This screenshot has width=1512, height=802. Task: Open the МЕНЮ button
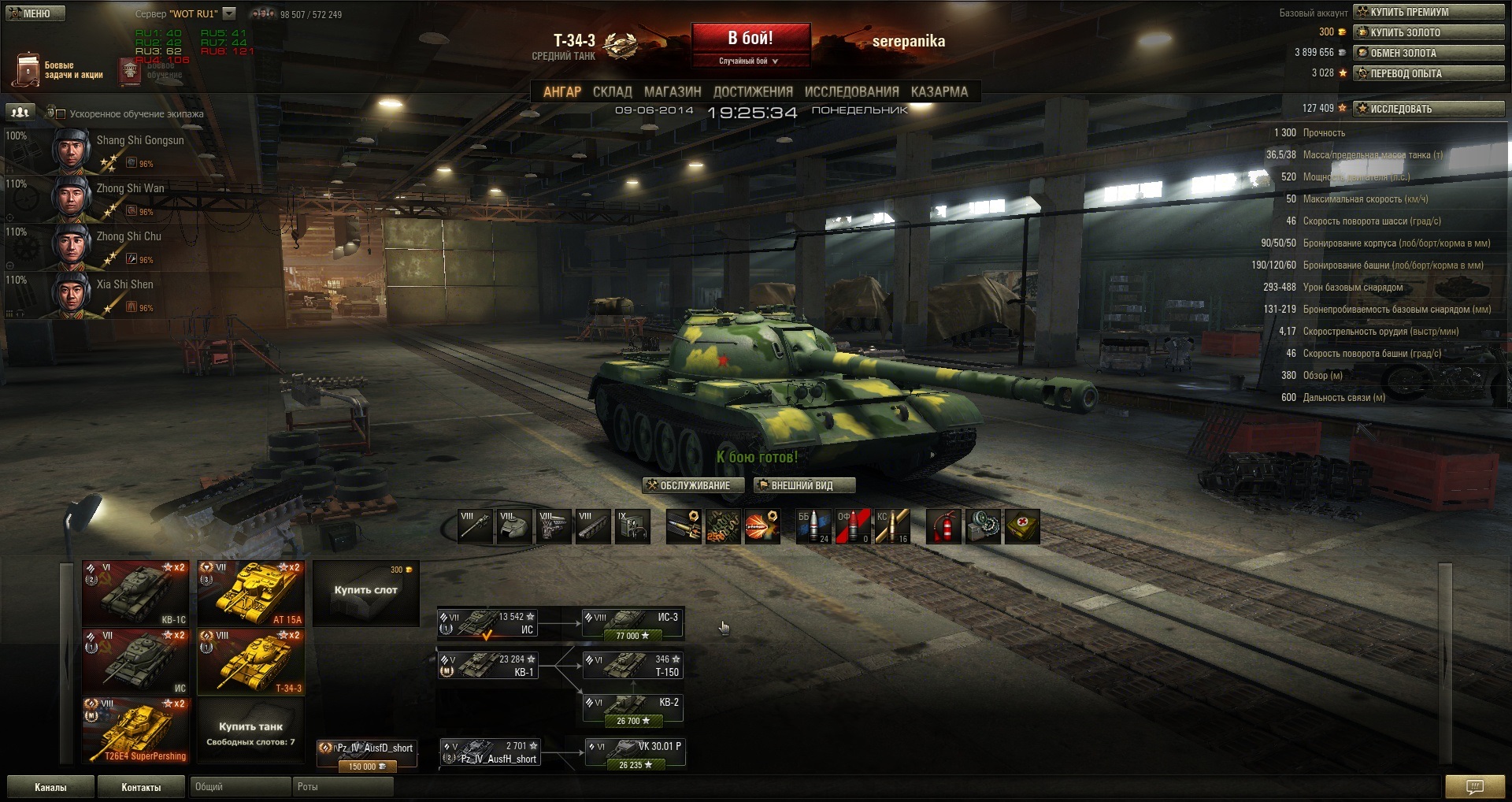35,13
